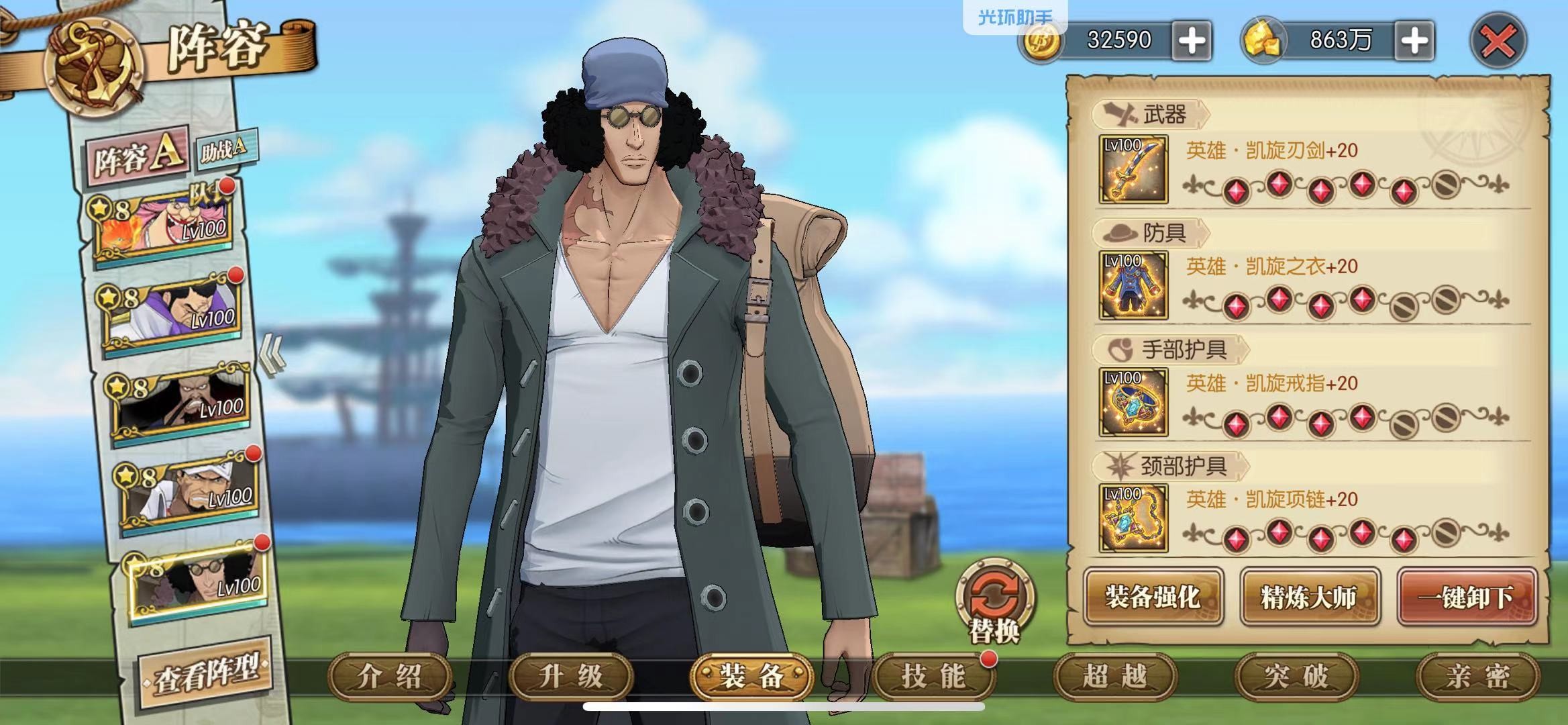
Task: Click 一键卸下 to unequip all gear
Action: click(1467, 597)
